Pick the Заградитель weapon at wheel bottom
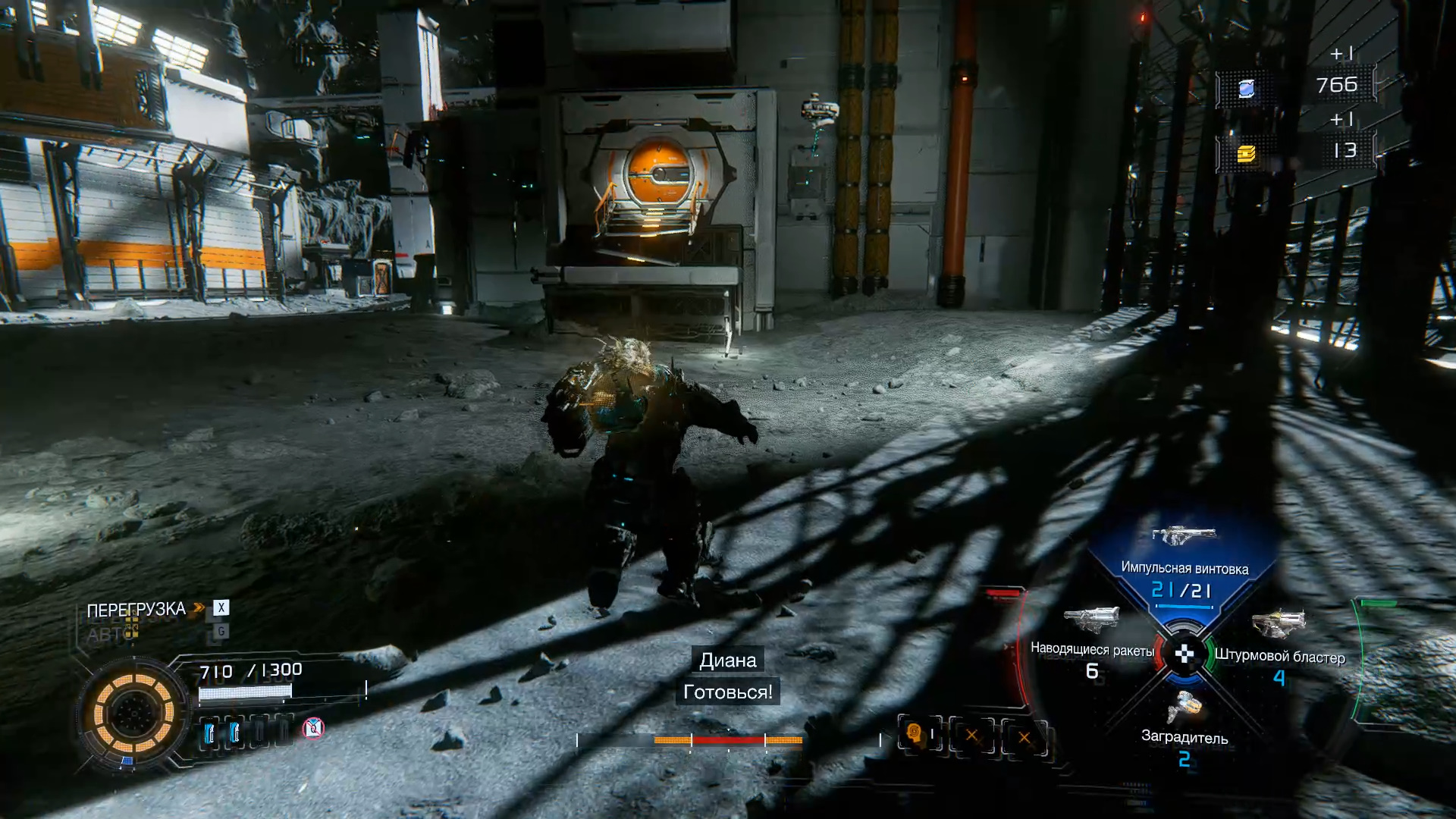 [x=1185, y=724]
